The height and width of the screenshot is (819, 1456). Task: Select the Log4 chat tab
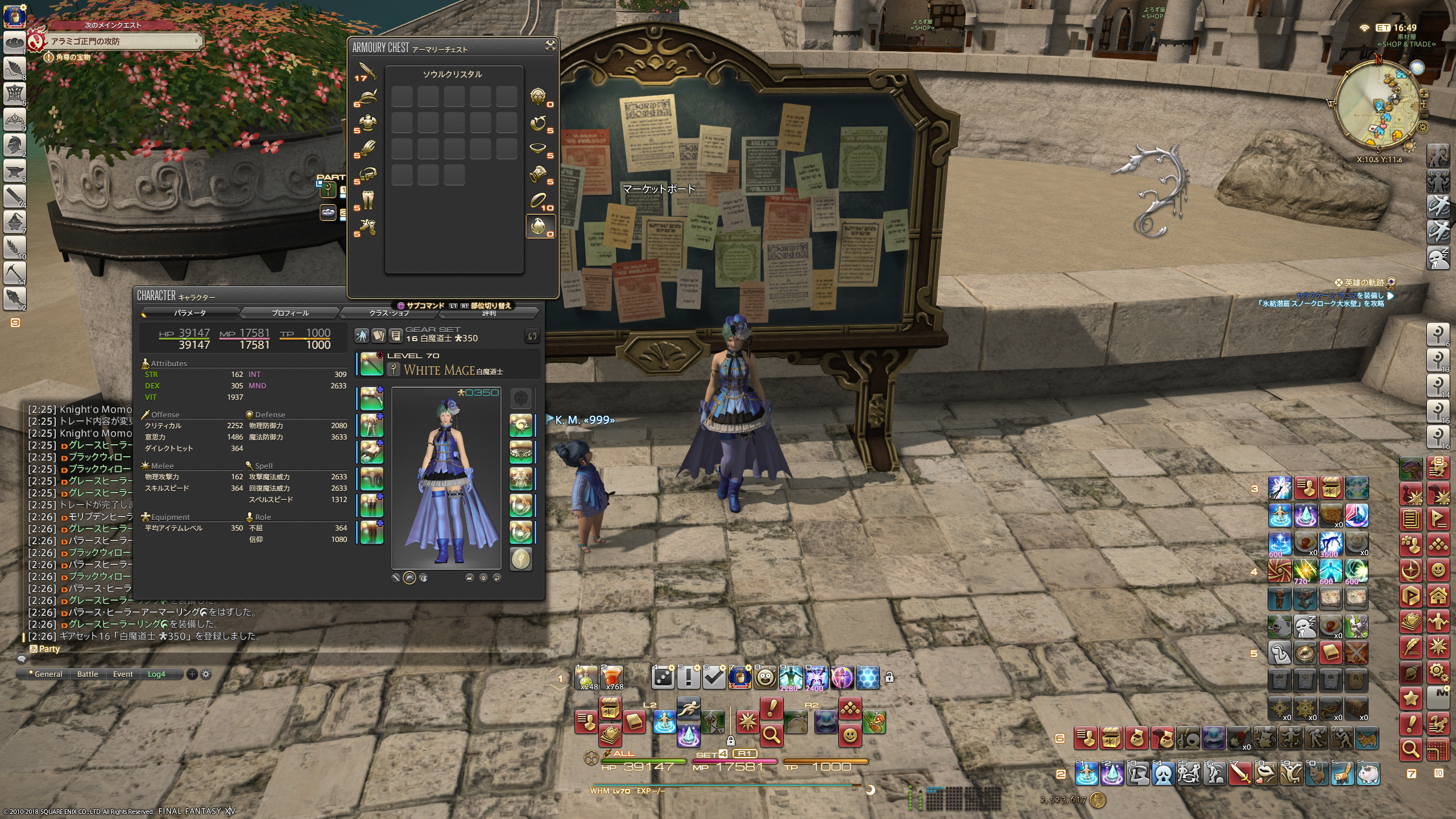(x=156, y=674)
